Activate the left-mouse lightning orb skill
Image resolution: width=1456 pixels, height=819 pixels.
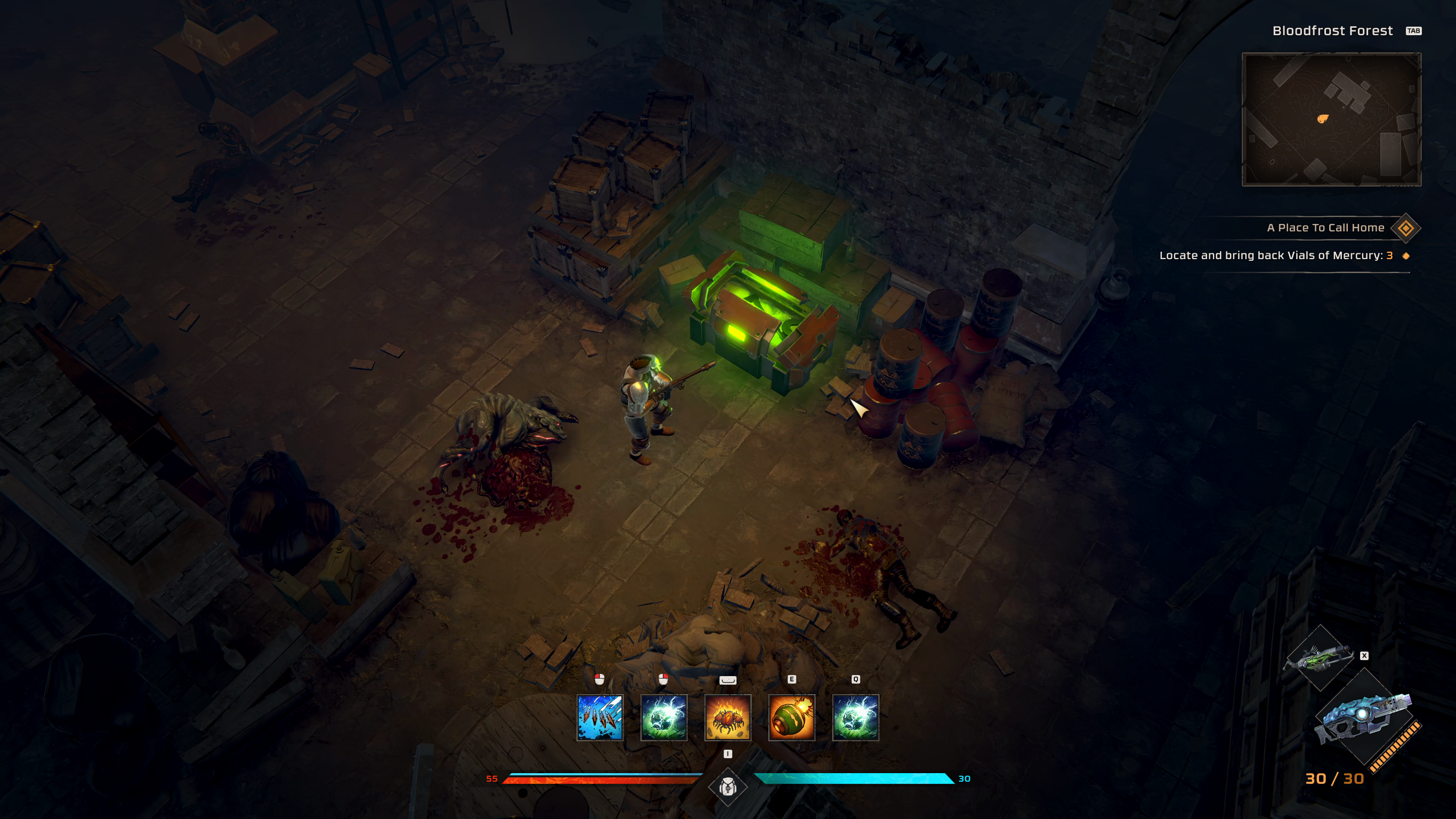(664, 718)
